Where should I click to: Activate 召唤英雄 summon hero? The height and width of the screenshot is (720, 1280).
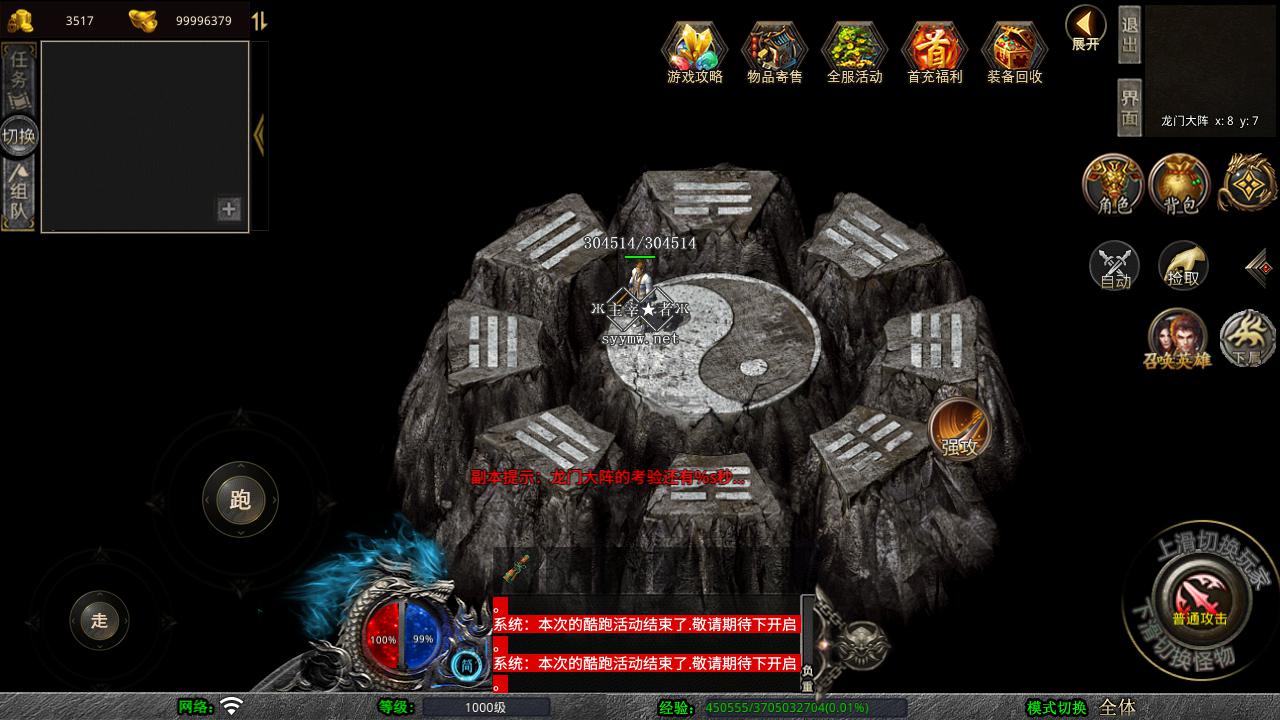tap(1177, 339)
